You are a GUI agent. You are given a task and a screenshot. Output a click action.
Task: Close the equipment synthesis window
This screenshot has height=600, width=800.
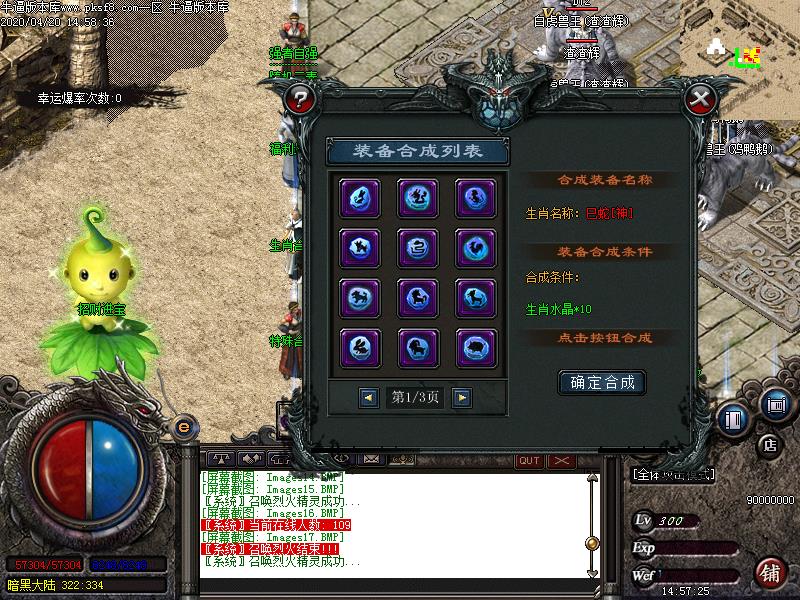pos(701,98)
